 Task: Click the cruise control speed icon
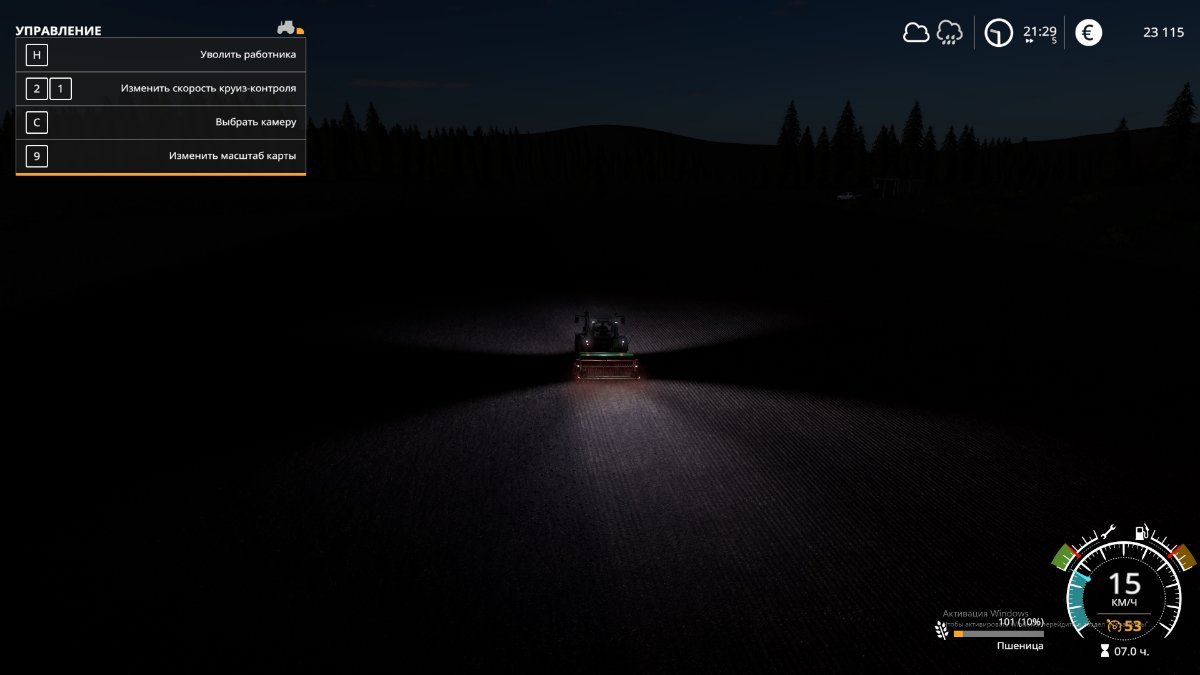click(1114, 626)
